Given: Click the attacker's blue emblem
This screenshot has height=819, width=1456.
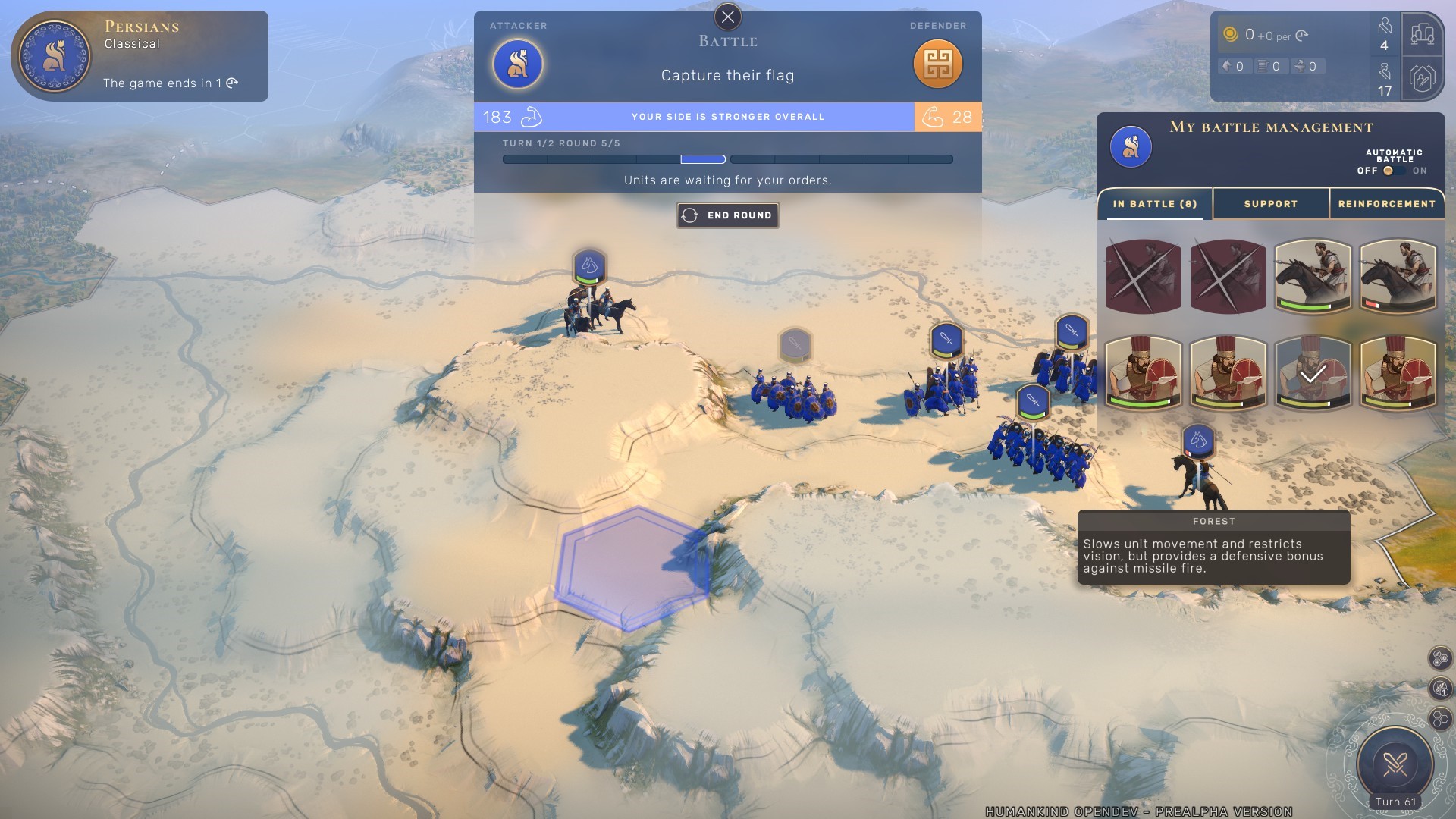Looking at the screenshot, I should [x=518, y=64].
